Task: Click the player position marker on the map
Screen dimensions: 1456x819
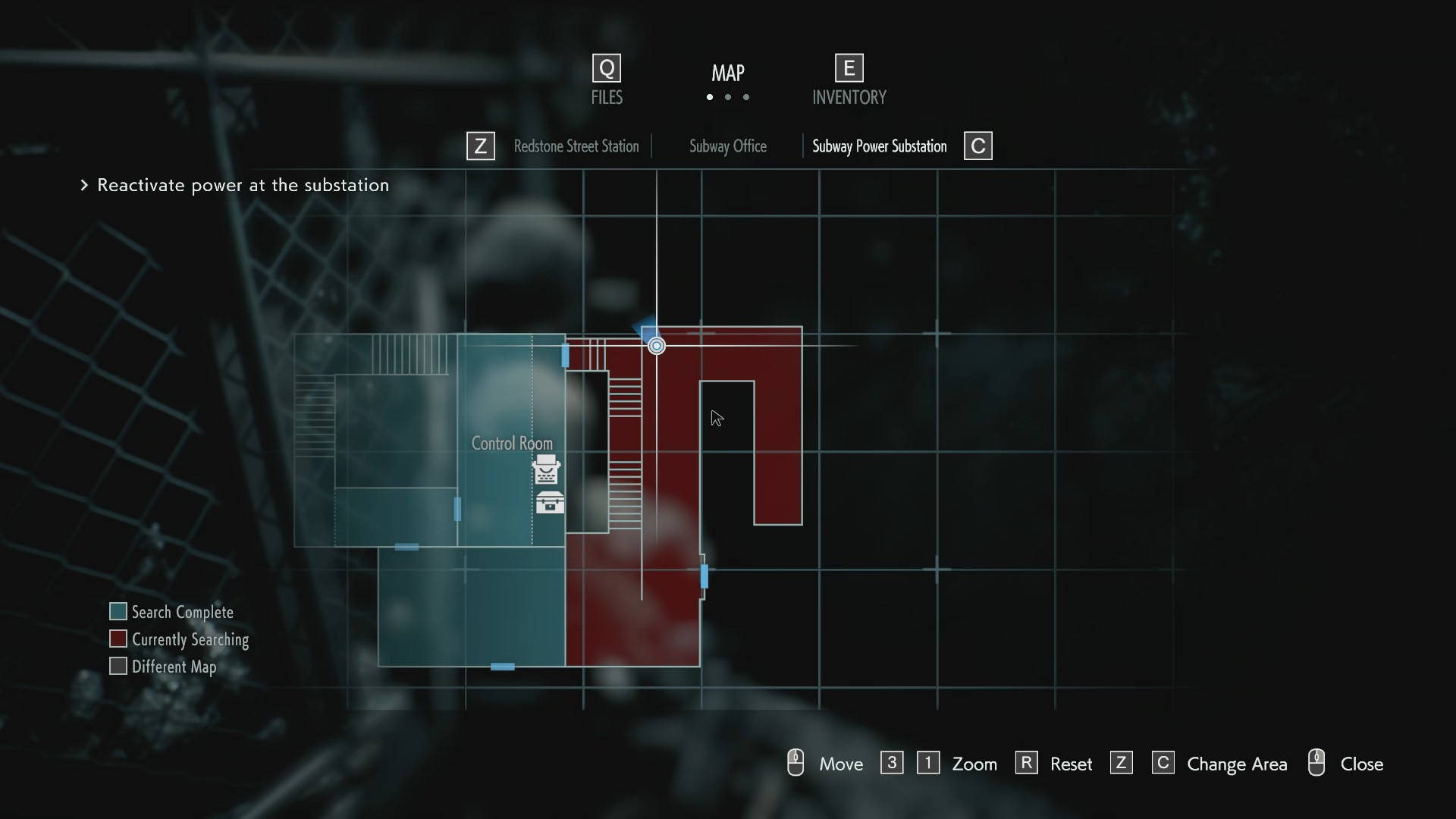Action: [655, 345]
